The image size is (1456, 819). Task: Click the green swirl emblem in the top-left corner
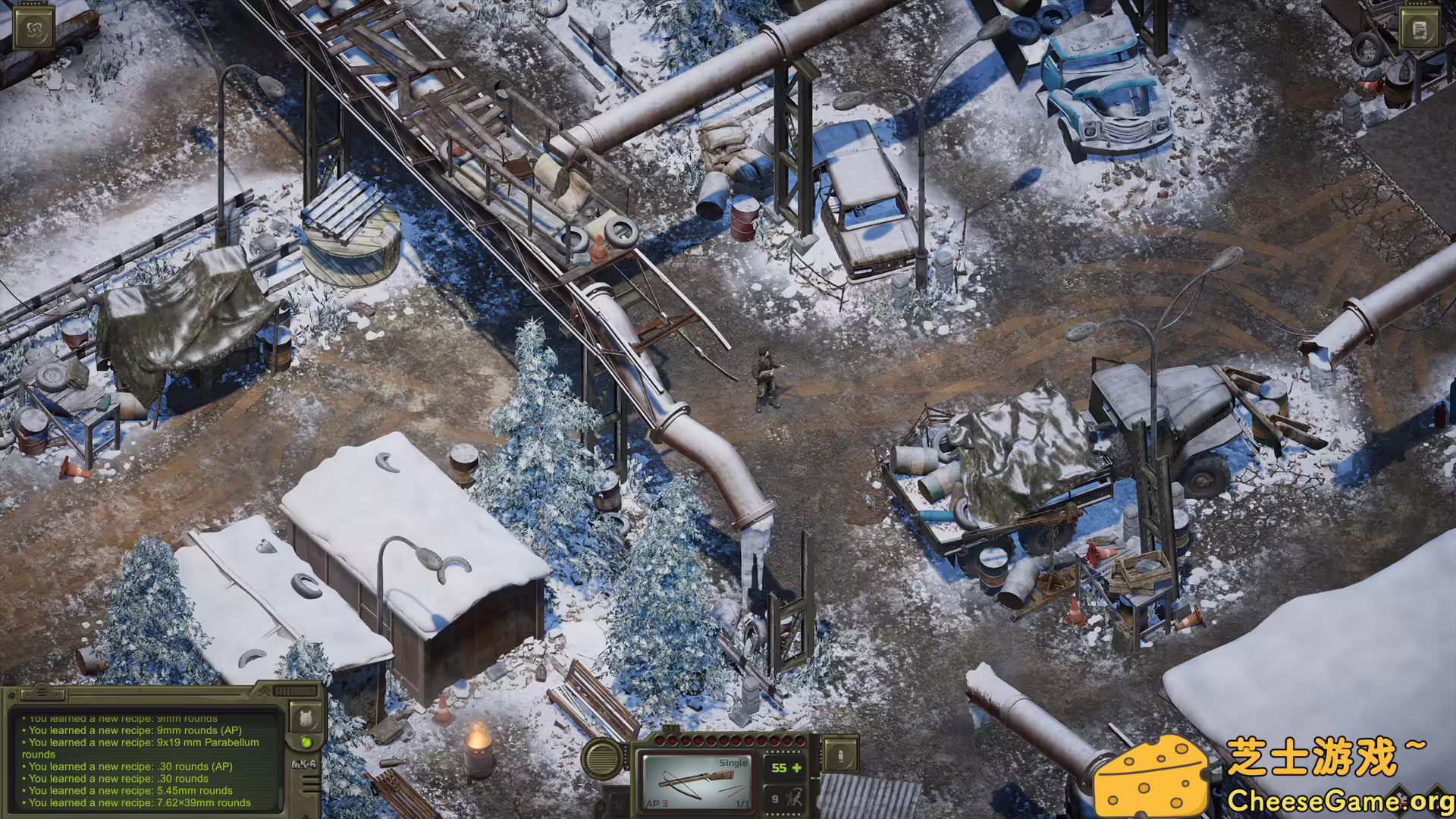click(x=33, y=29)
